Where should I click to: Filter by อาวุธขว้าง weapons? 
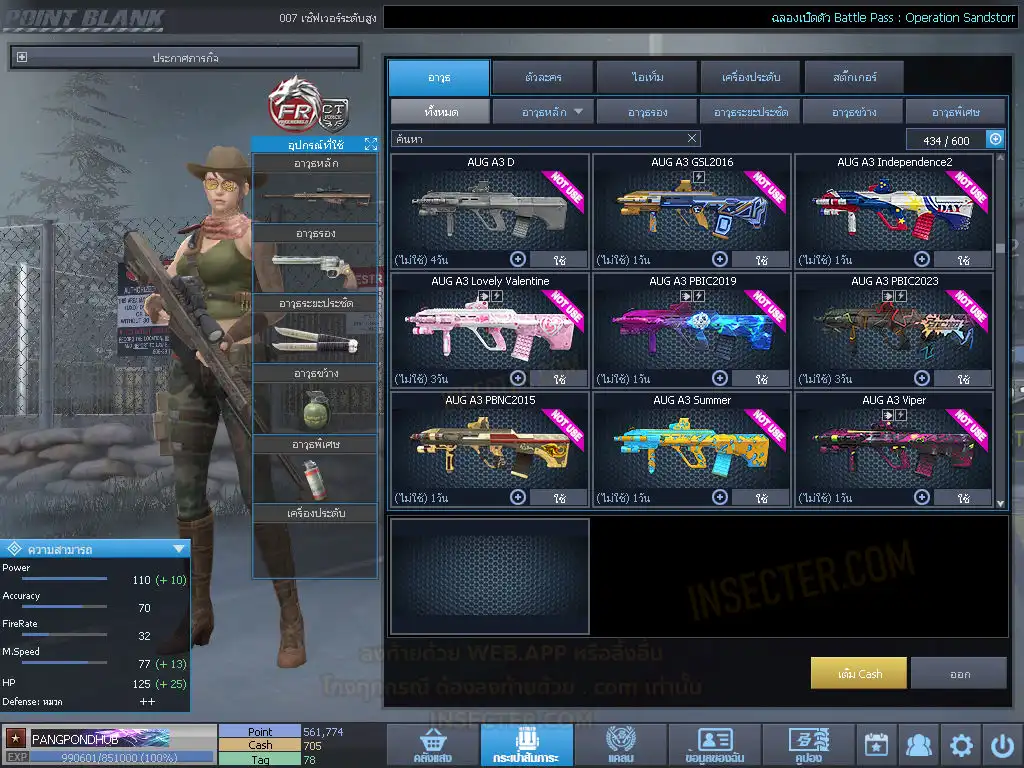point(853,112)
